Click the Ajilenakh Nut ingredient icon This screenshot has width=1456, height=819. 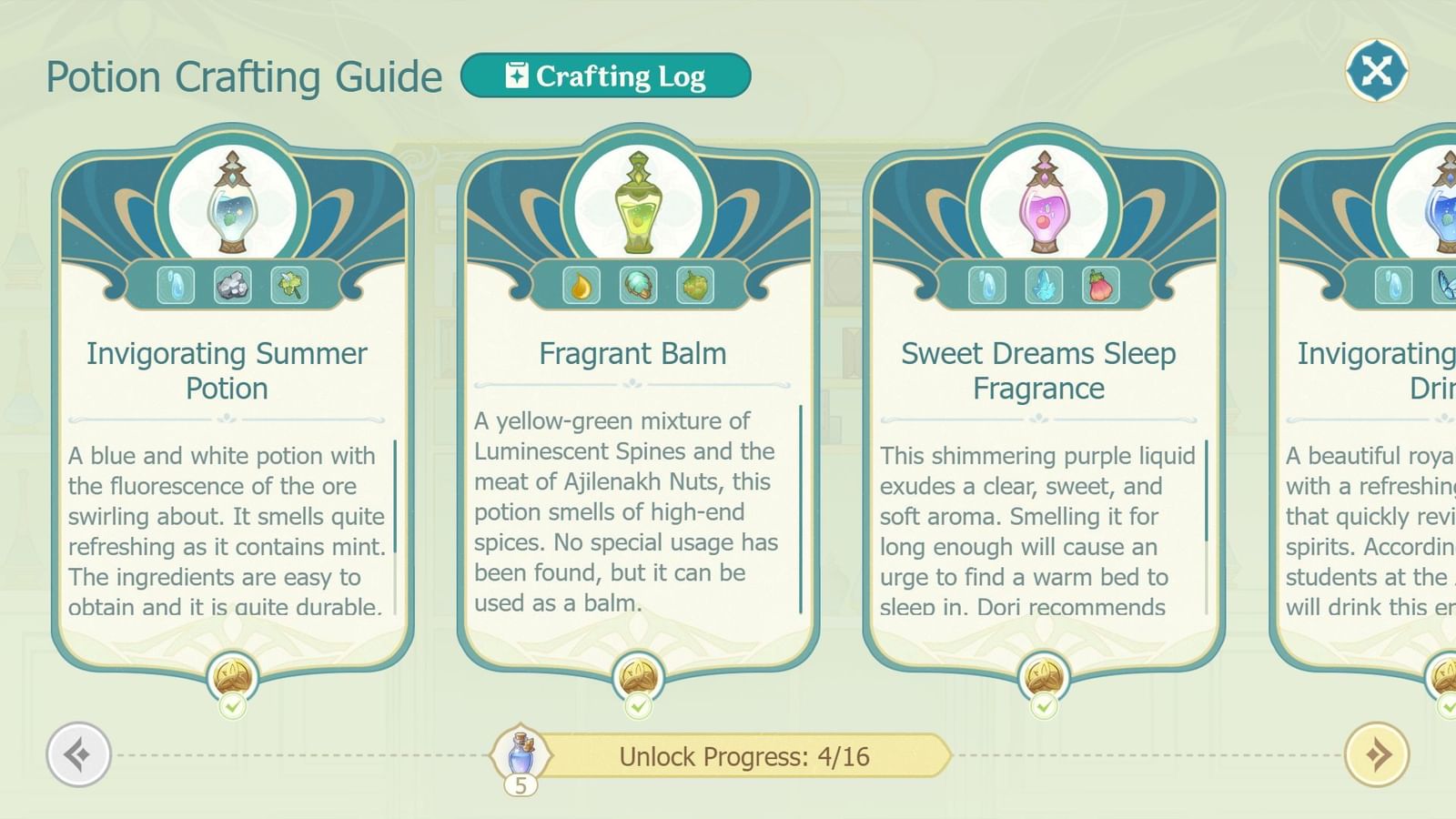coord(696,286)
